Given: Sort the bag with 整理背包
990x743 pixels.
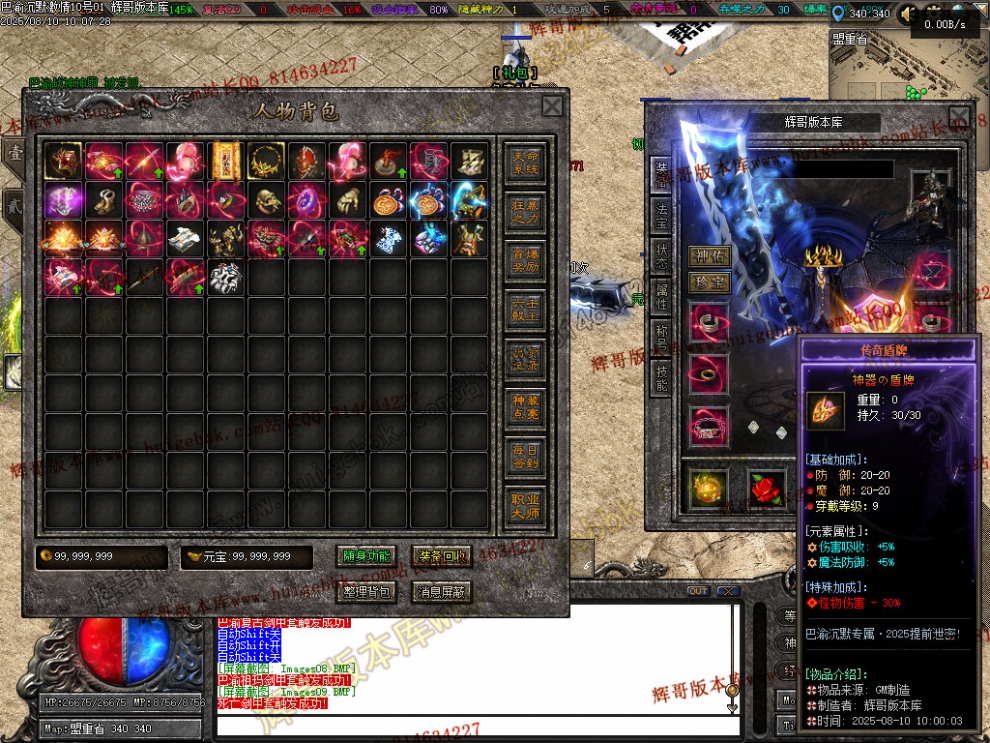Looking at the screenshot, I should click(x=367, y=591).
